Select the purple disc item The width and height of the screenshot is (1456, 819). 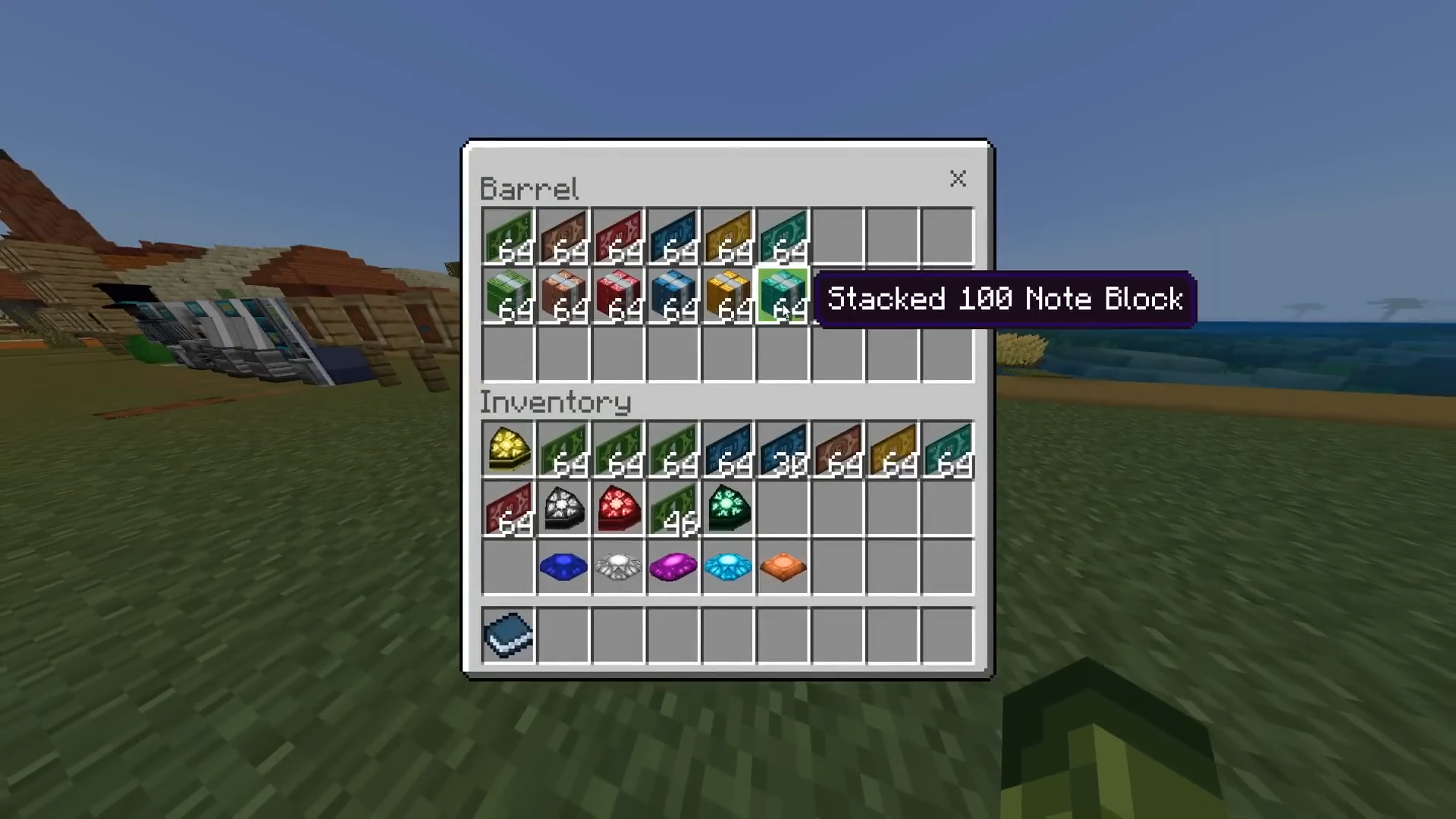click(x=673, y=566)
